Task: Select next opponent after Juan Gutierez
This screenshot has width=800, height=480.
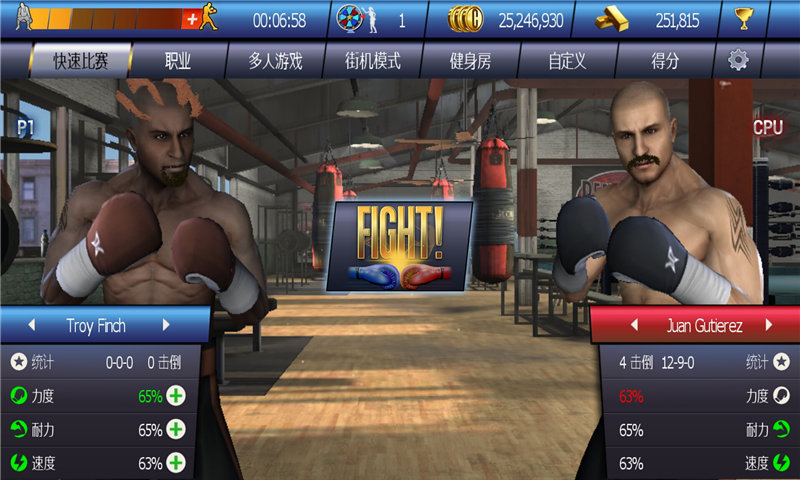Action: (x=768, y=326)
